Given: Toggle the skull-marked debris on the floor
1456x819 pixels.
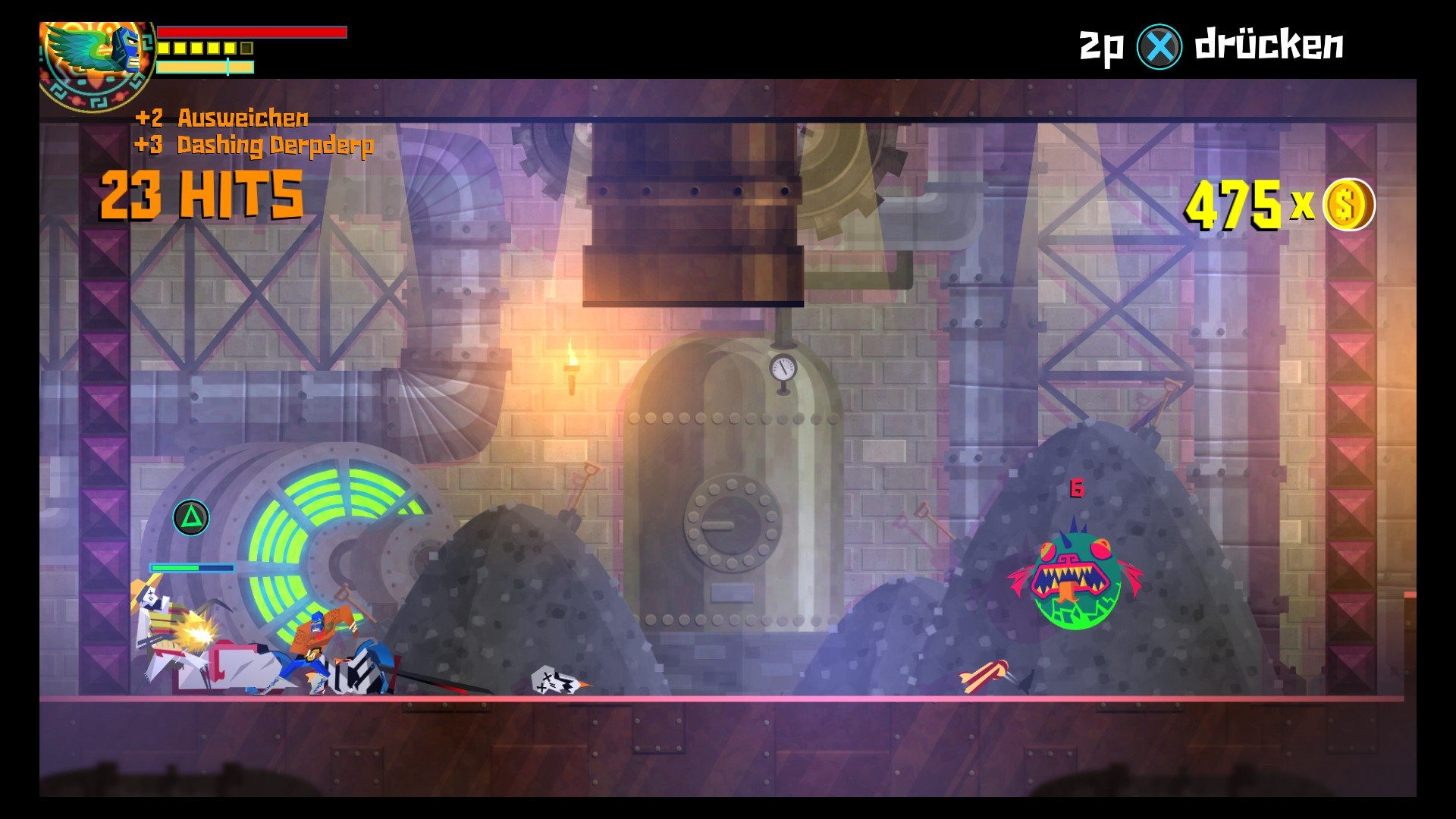Looking at the screenshot, I should (554, 677).
